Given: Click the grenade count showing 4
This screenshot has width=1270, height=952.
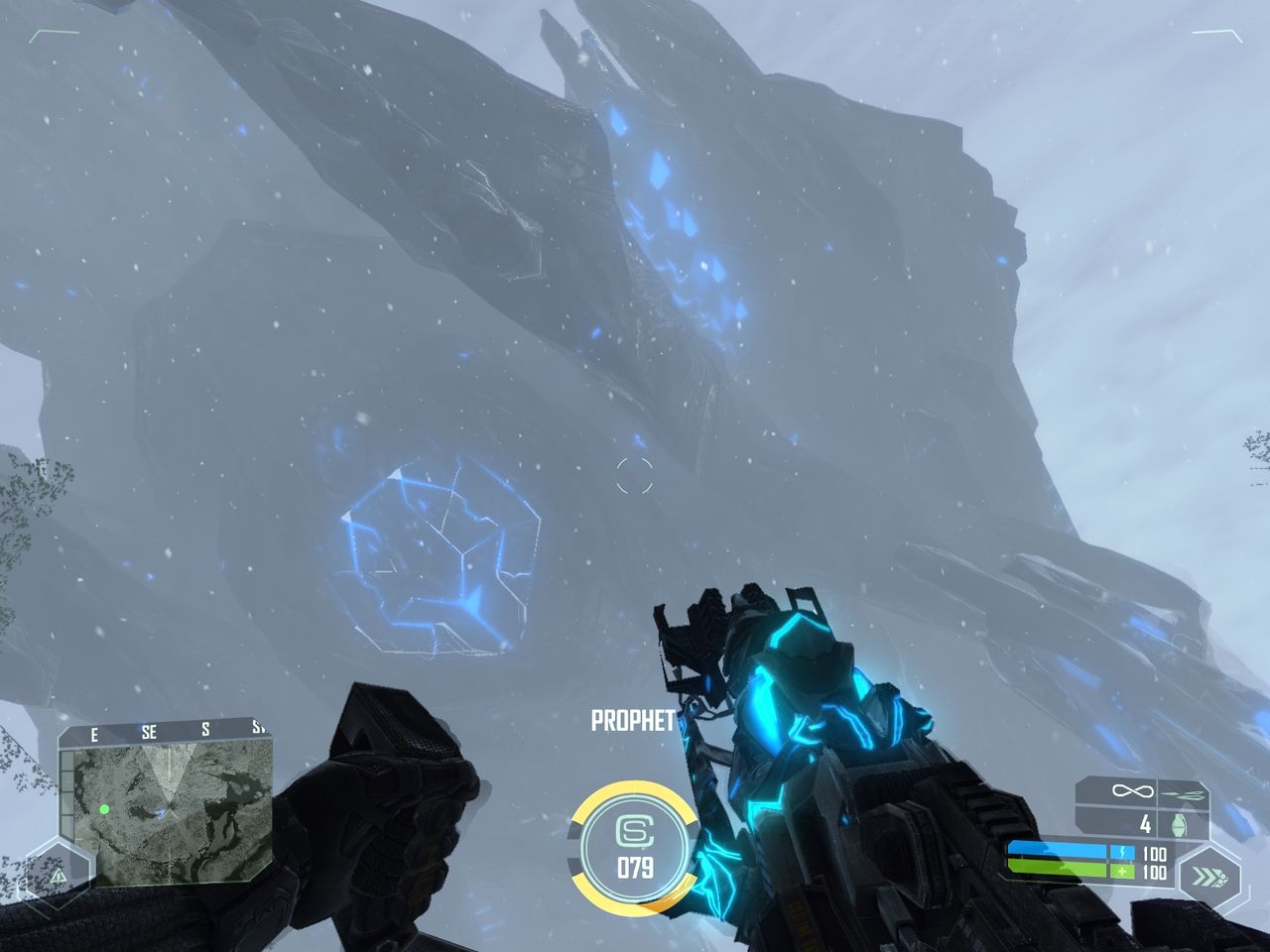Looking at the screenshot, I should click(1146, 823).
